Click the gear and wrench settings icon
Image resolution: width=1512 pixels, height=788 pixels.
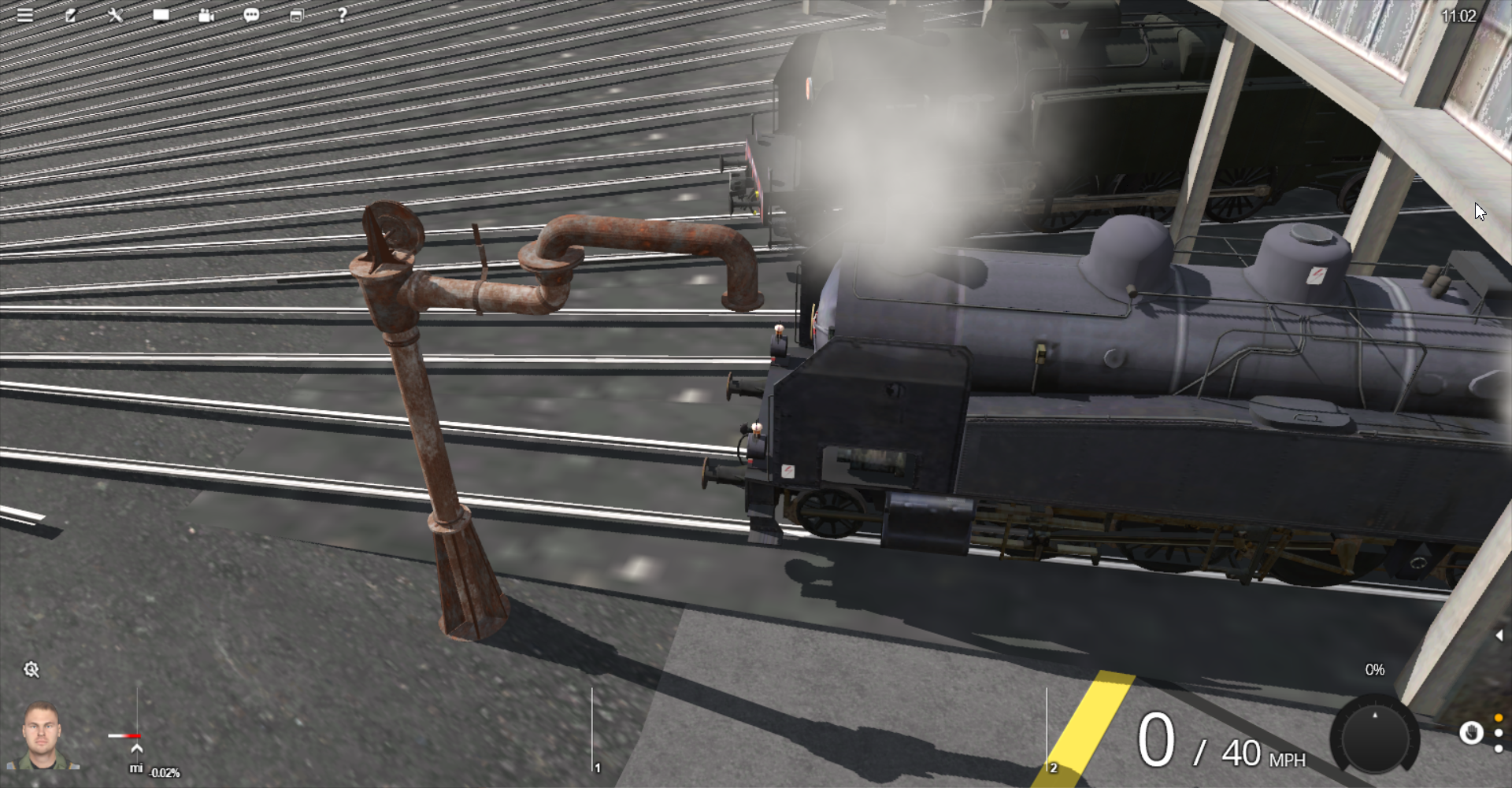[31, 669]
